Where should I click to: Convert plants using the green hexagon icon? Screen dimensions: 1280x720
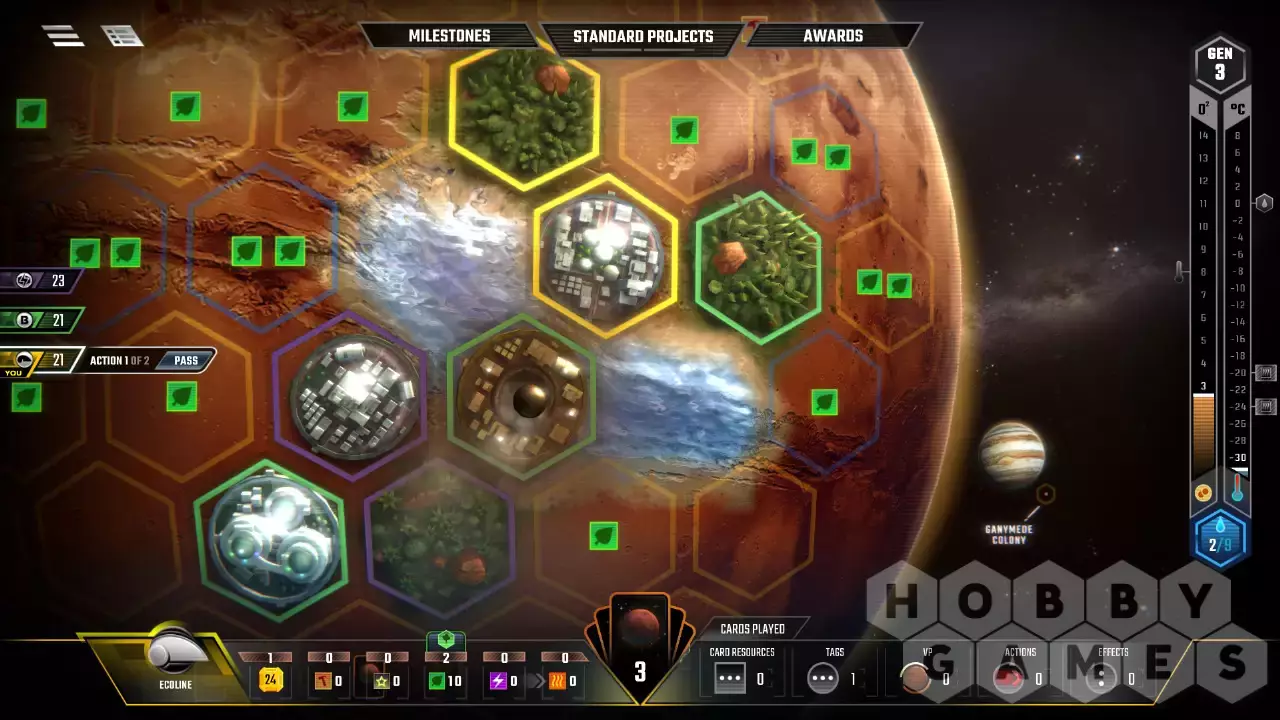(446, 639)
